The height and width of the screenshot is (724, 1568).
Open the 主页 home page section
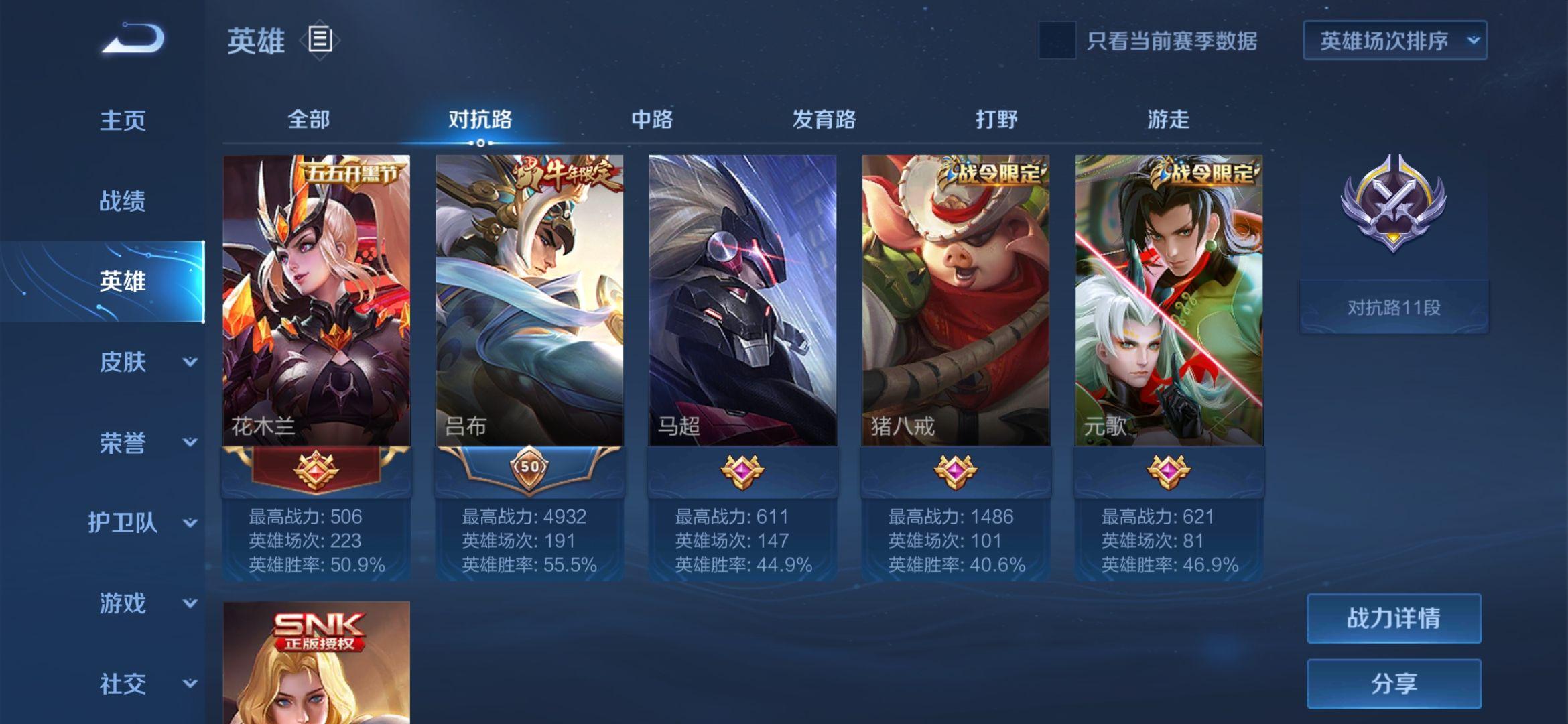pos(123,121)
